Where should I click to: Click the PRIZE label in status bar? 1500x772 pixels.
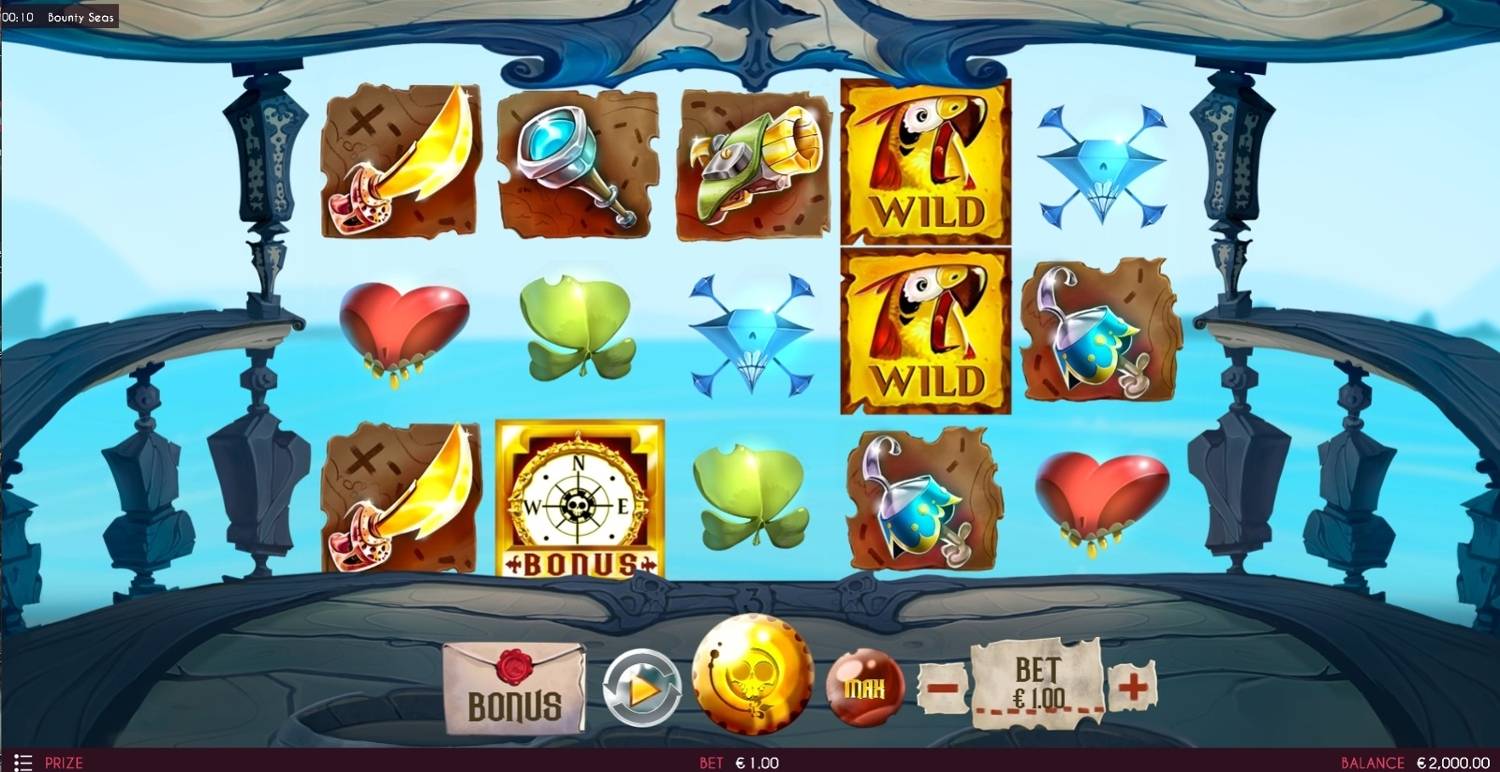tap(63, 761)
